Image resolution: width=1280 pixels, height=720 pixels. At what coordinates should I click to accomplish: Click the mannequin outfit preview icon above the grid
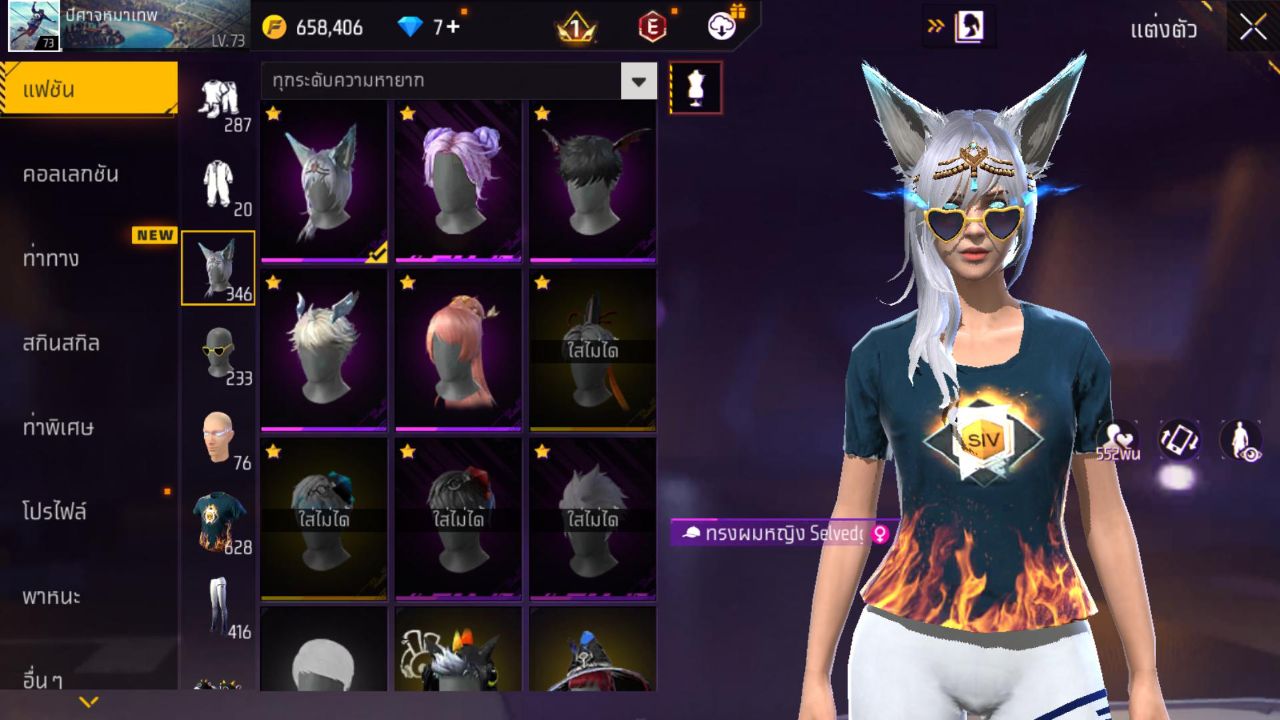coord(694,88)
